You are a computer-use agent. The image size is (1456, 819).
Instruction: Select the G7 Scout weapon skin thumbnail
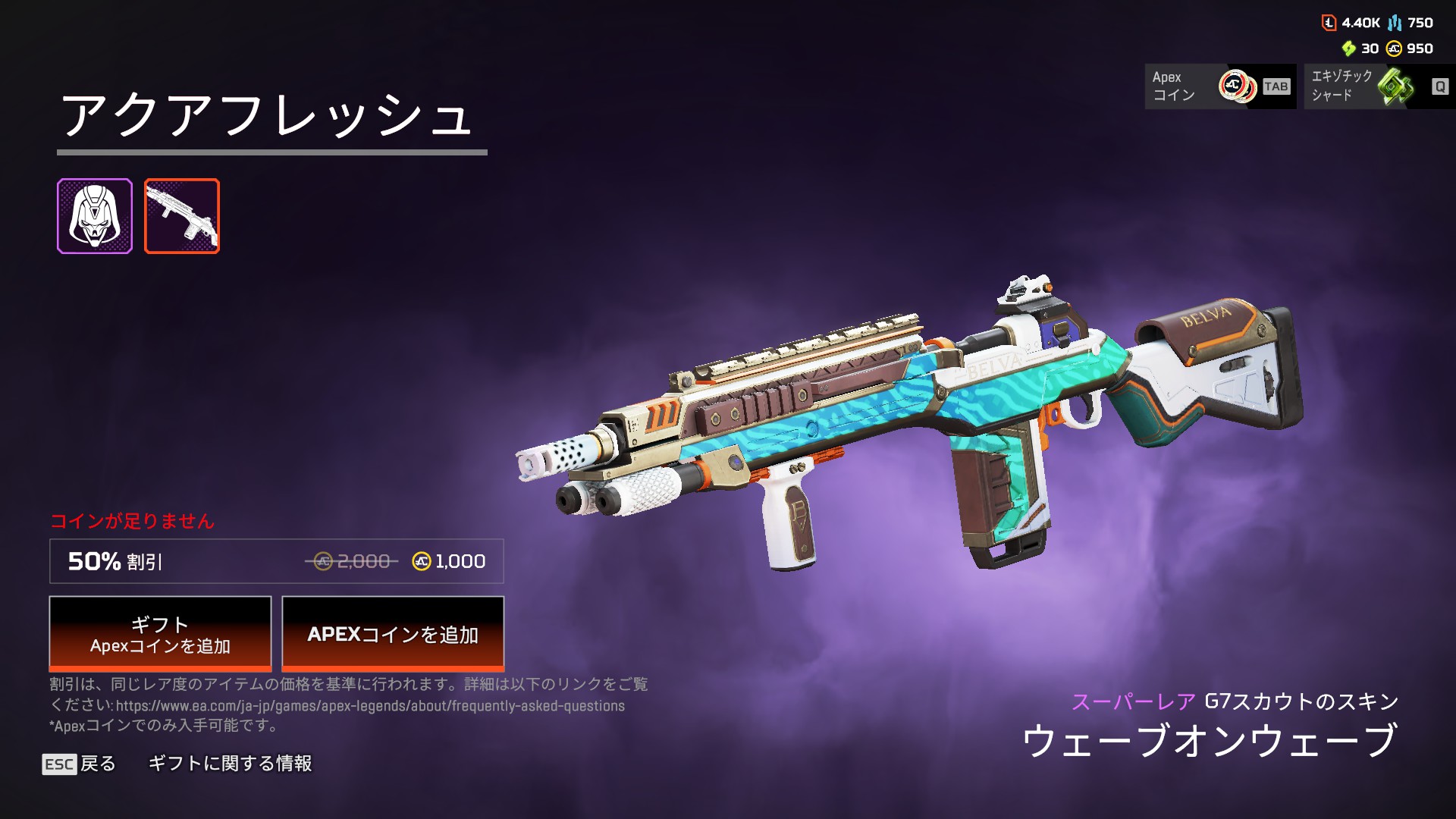click(182, 216)
